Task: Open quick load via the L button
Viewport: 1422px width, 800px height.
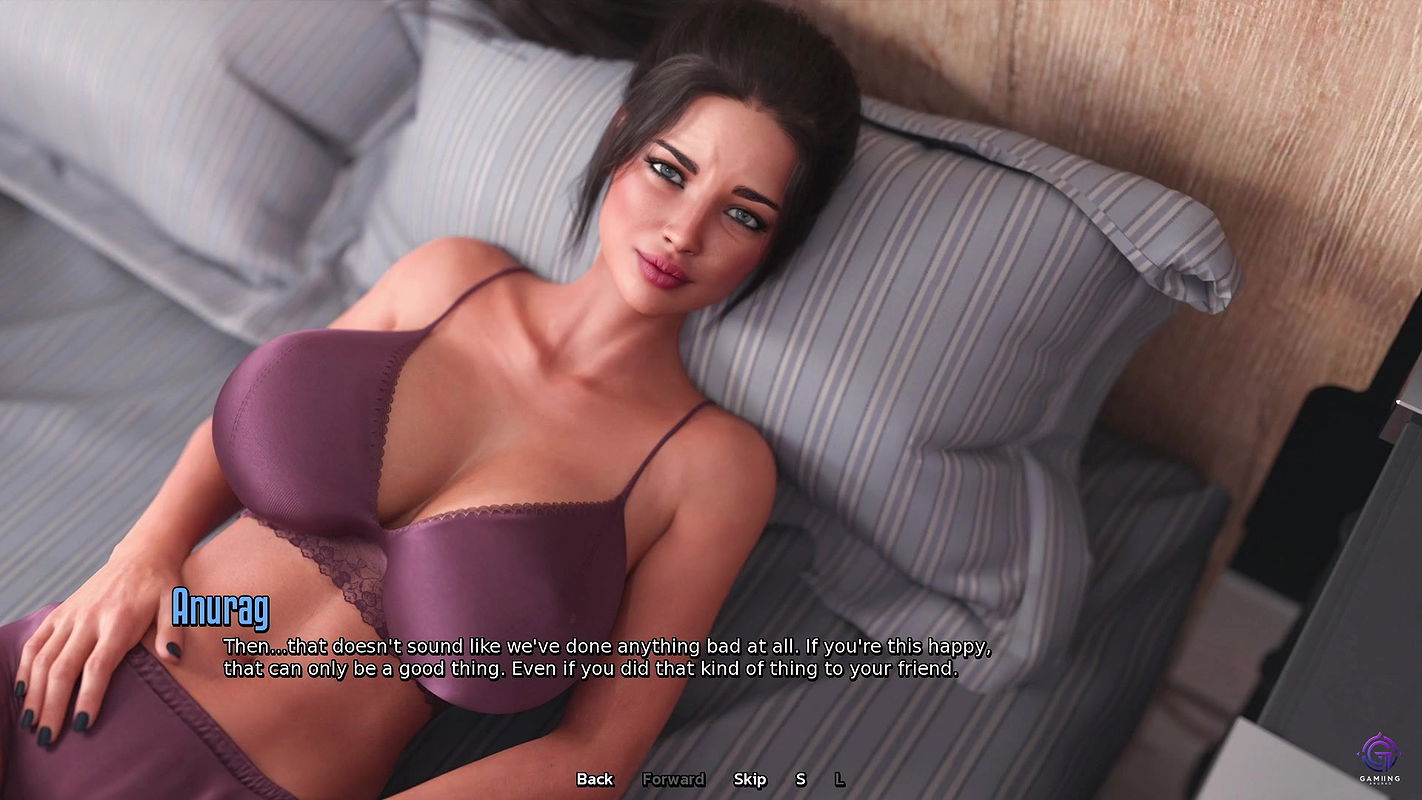Action: click(840, 779)
